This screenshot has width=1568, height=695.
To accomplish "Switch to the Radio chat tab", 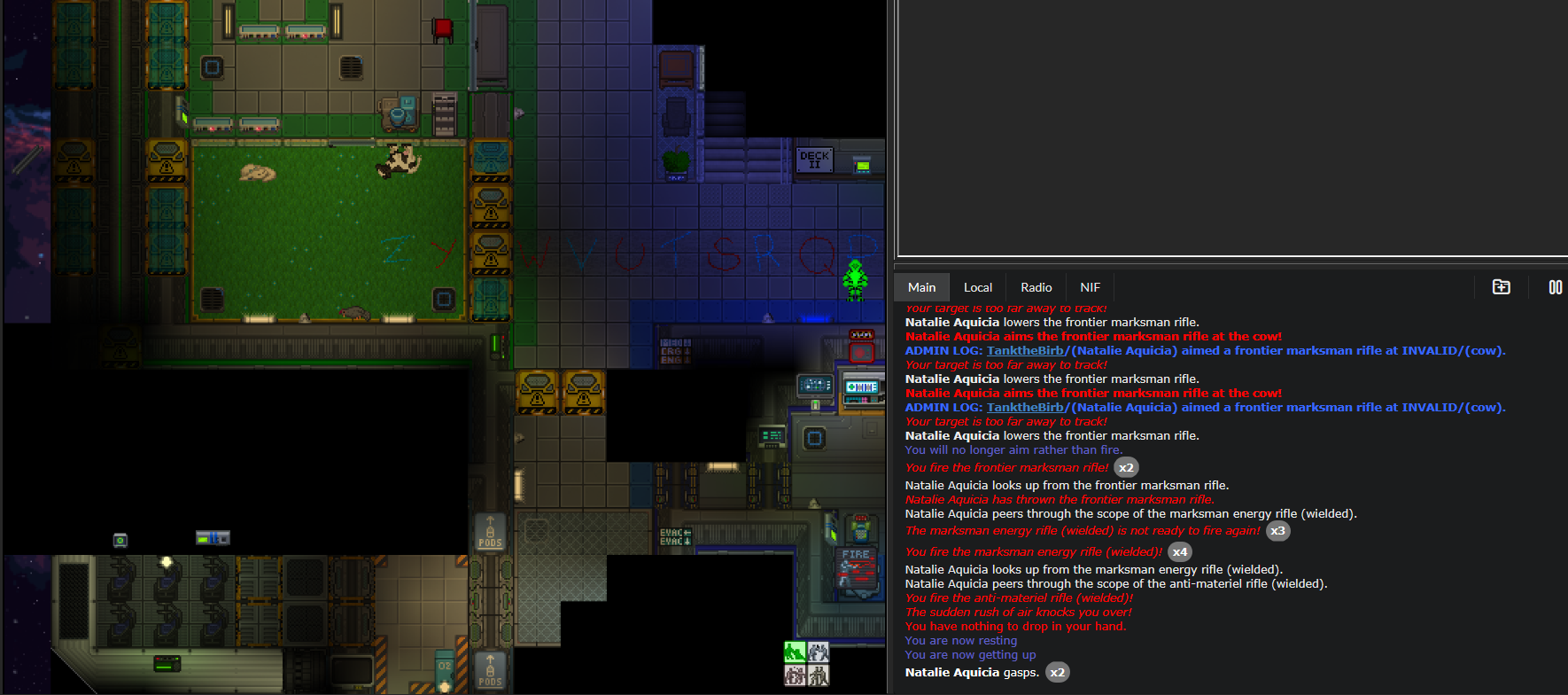I will click(1035, 286).
